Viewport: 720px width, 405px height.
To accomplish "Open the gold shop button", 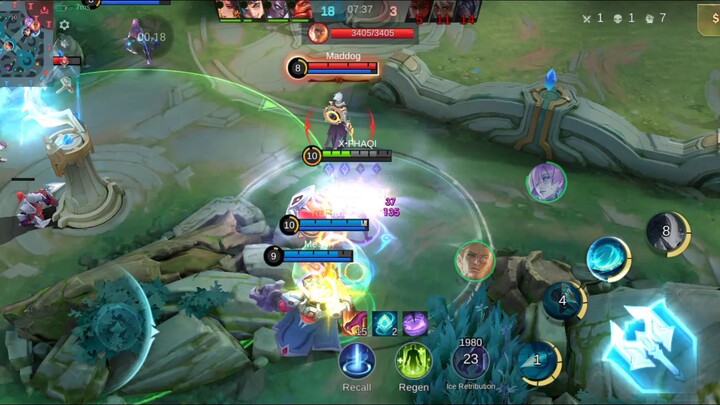I will (708, 19).
